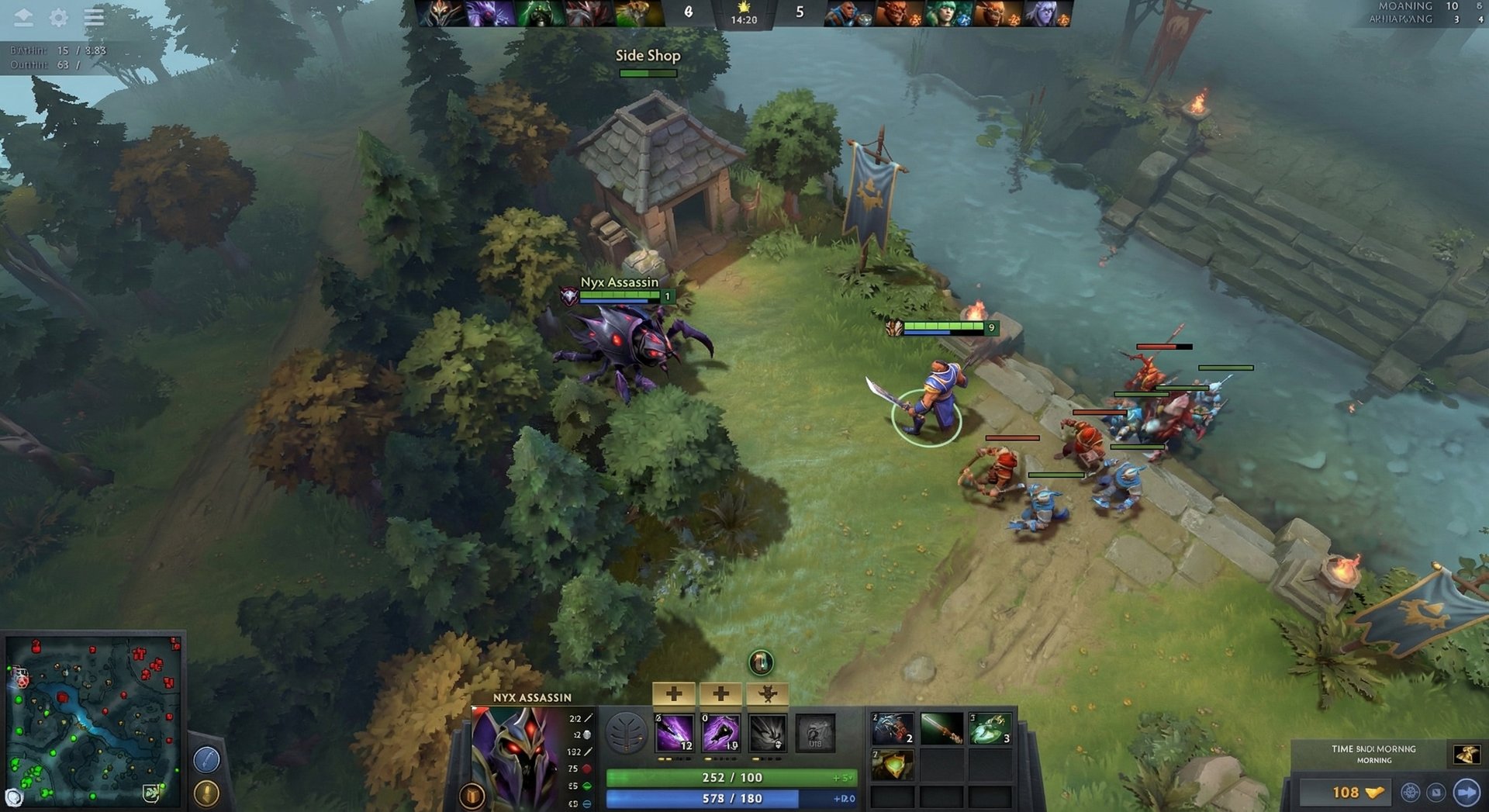Toggle the glyph icon under the minimap
Image resolution: width=1489 pixels, height=812 pixels.
(x=206, y=793)
